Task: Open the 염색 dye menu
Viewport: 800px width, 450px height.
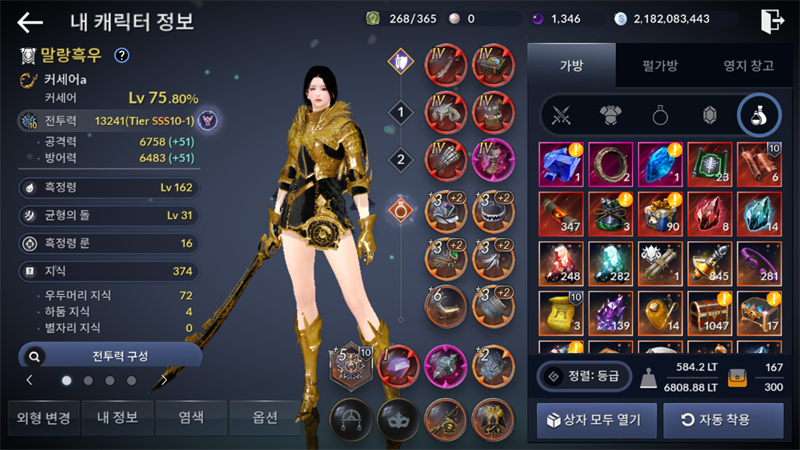Action: point(189,418)
